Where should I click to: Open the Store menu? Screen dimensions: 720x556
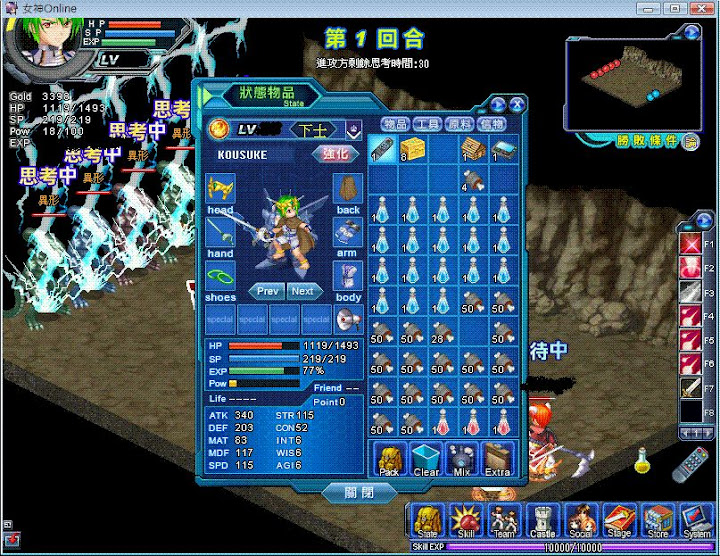[657, 522]
